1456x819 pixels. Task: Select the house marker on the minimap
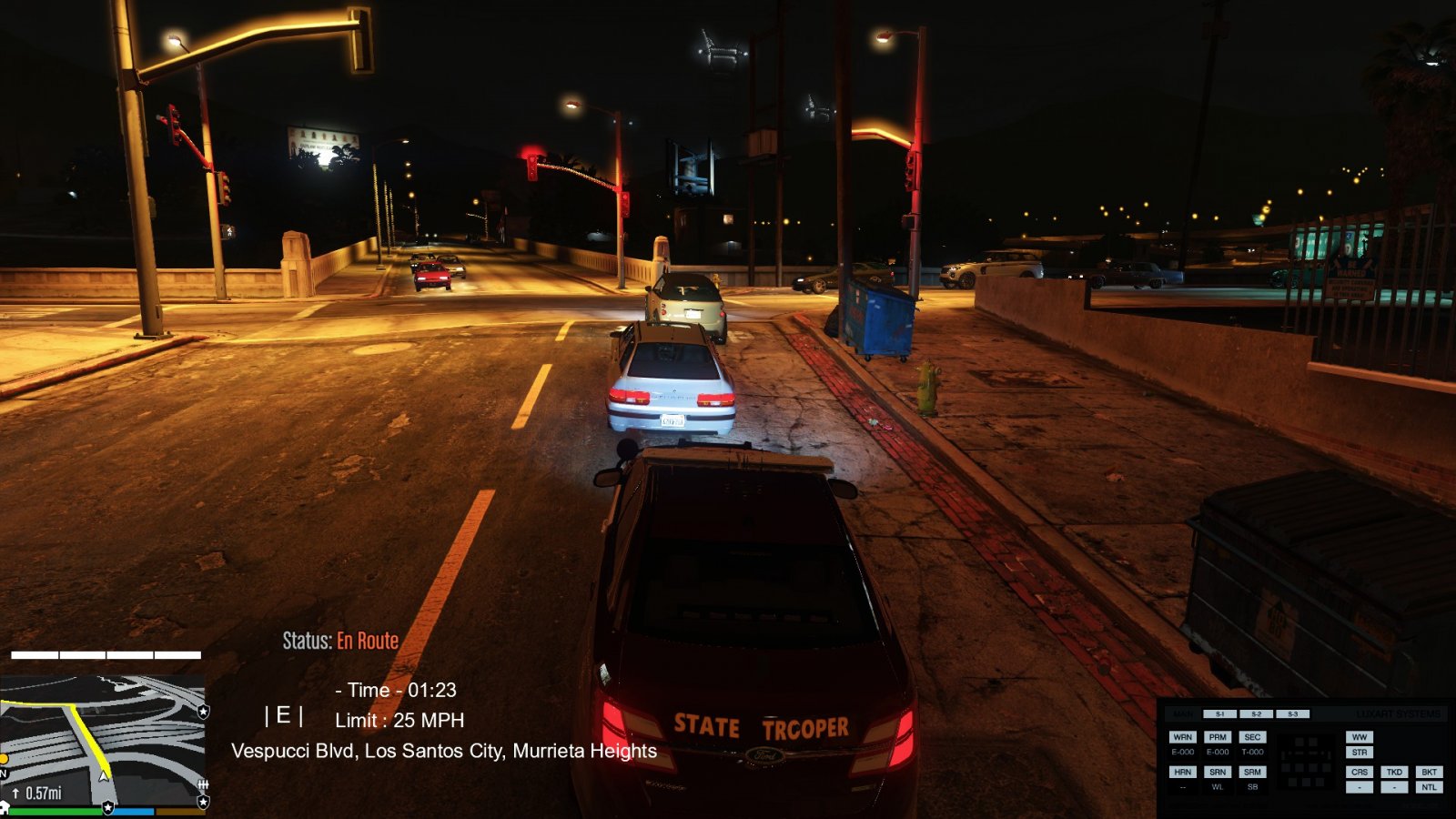click(x=5, y=807)
